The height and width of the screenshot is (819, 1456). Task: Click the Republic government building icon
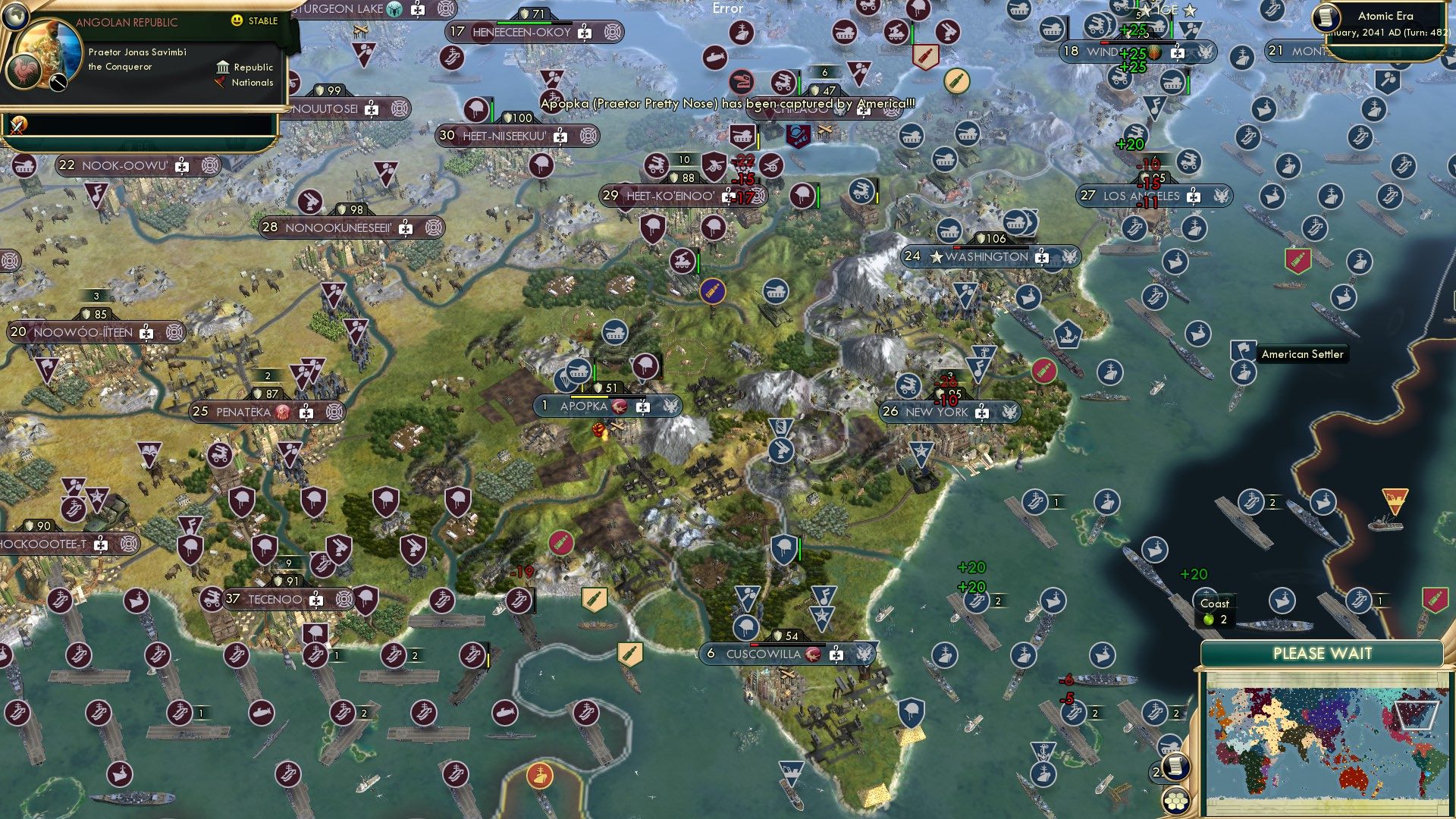pyautogui.click(x=222, y=67)
